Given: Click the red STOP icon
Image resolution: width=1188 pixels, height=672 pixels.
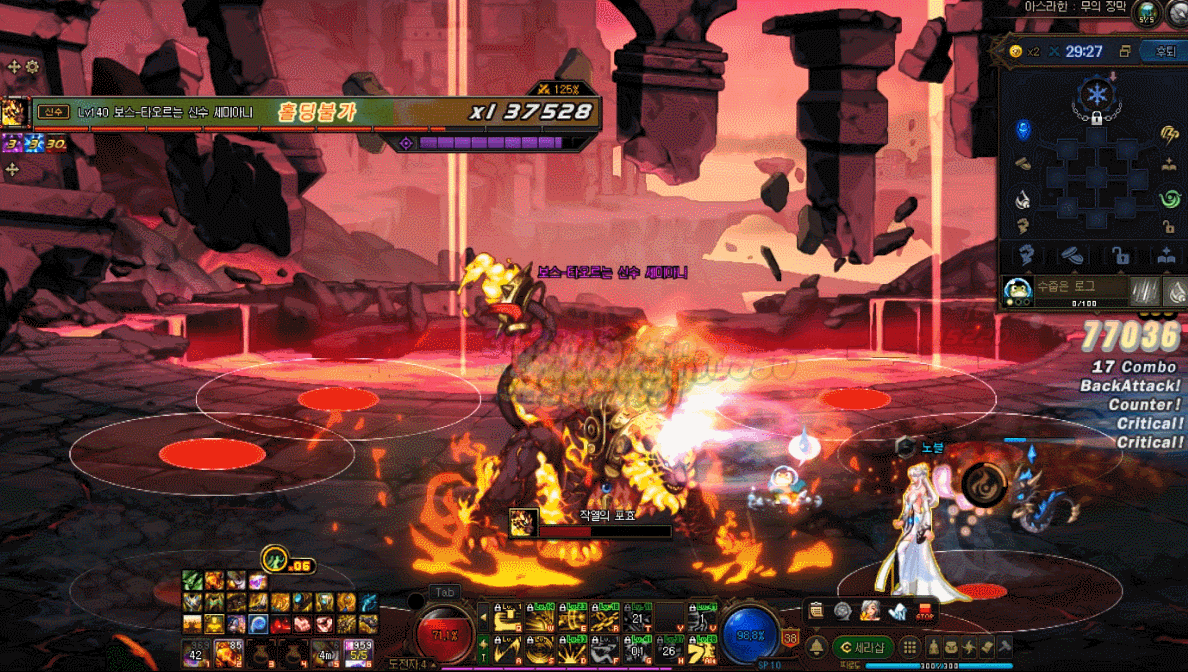Looking at the screenshot, I should click(x=926, y=611).
